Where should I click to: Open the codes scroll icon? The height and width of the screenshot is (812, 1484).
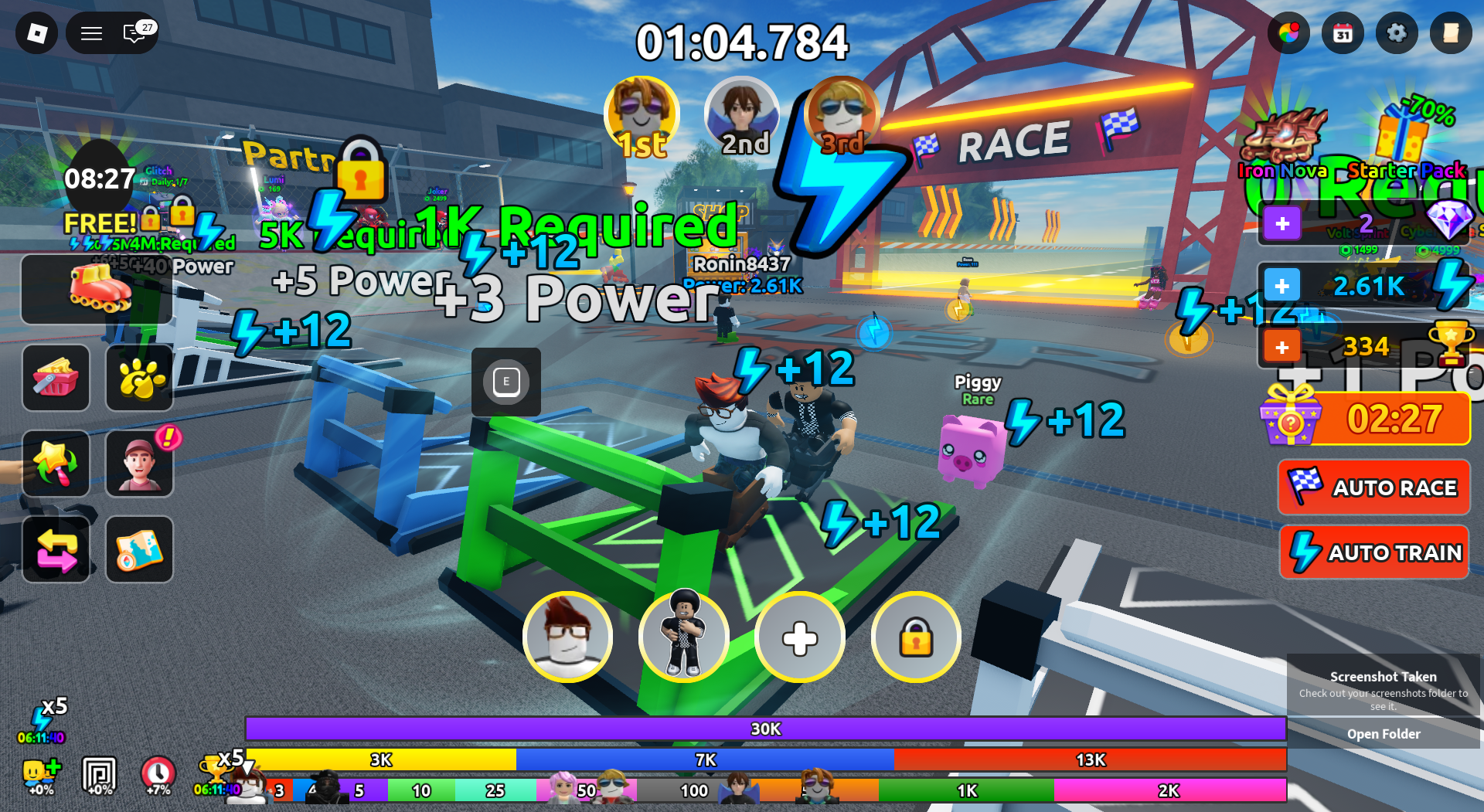point(1452,33)
